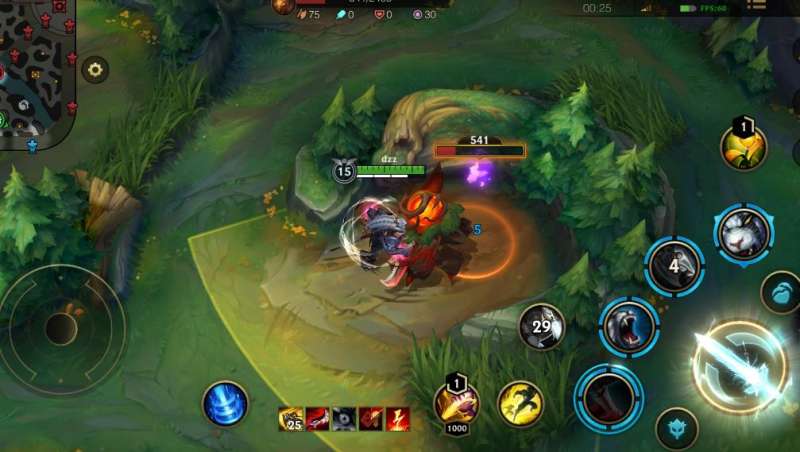The height and width of the screenshot is (452, 800).
Task: Activate the blue recall button
Action: 225,403
